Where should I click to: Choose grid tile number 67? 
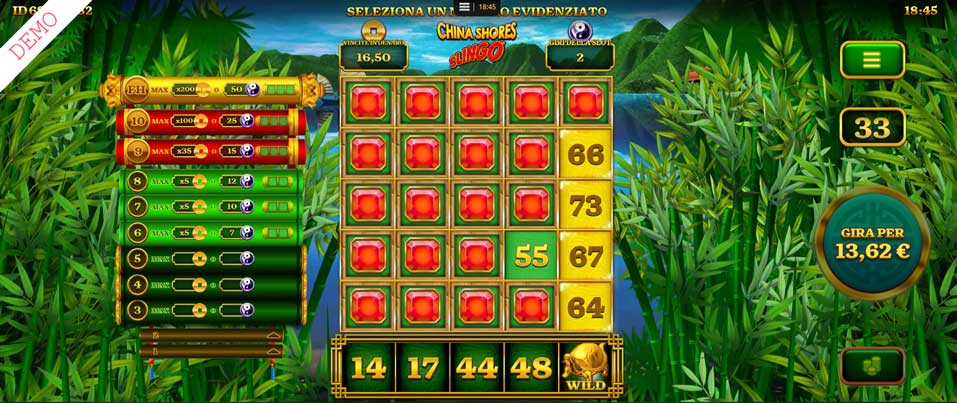[x=585, y=256]
